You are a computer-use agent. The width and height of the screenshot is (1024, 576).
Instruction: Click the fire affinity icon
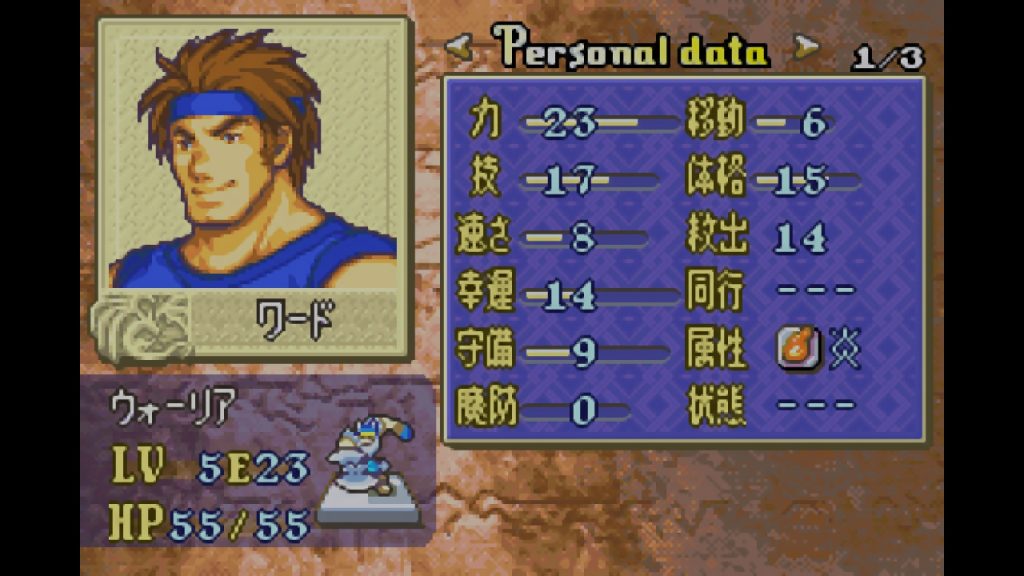pyautogui.click(x=793, y=350)
